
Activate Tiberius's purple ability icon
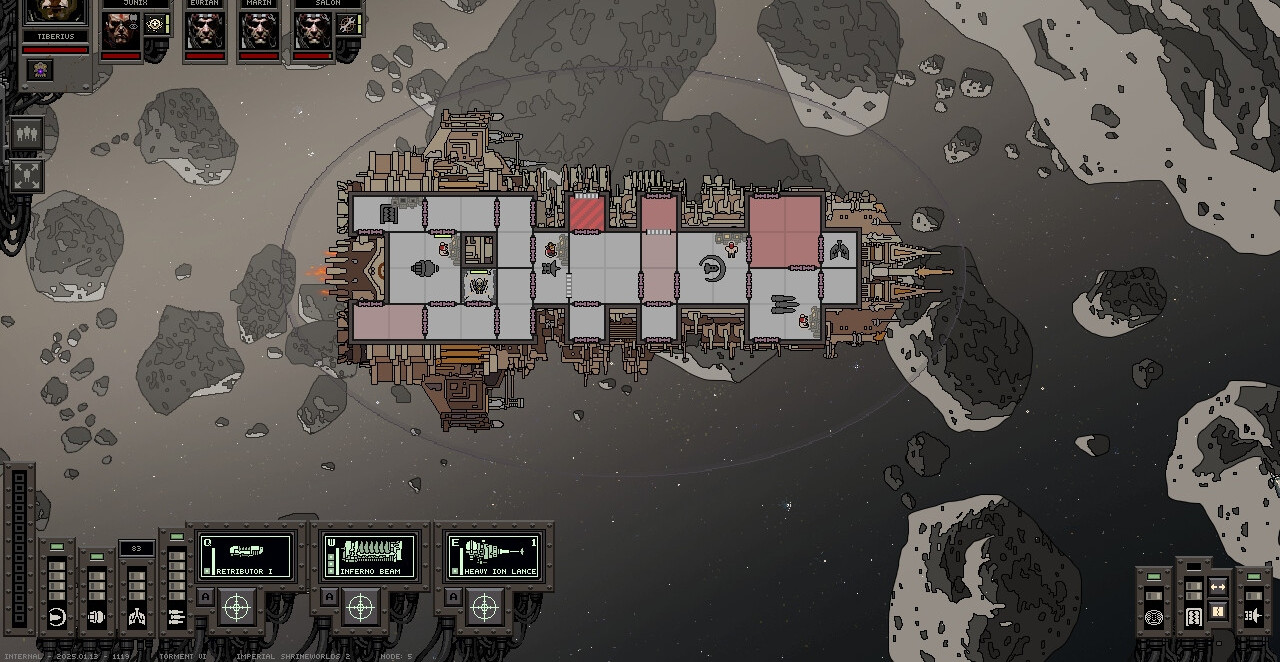(40, 69)
